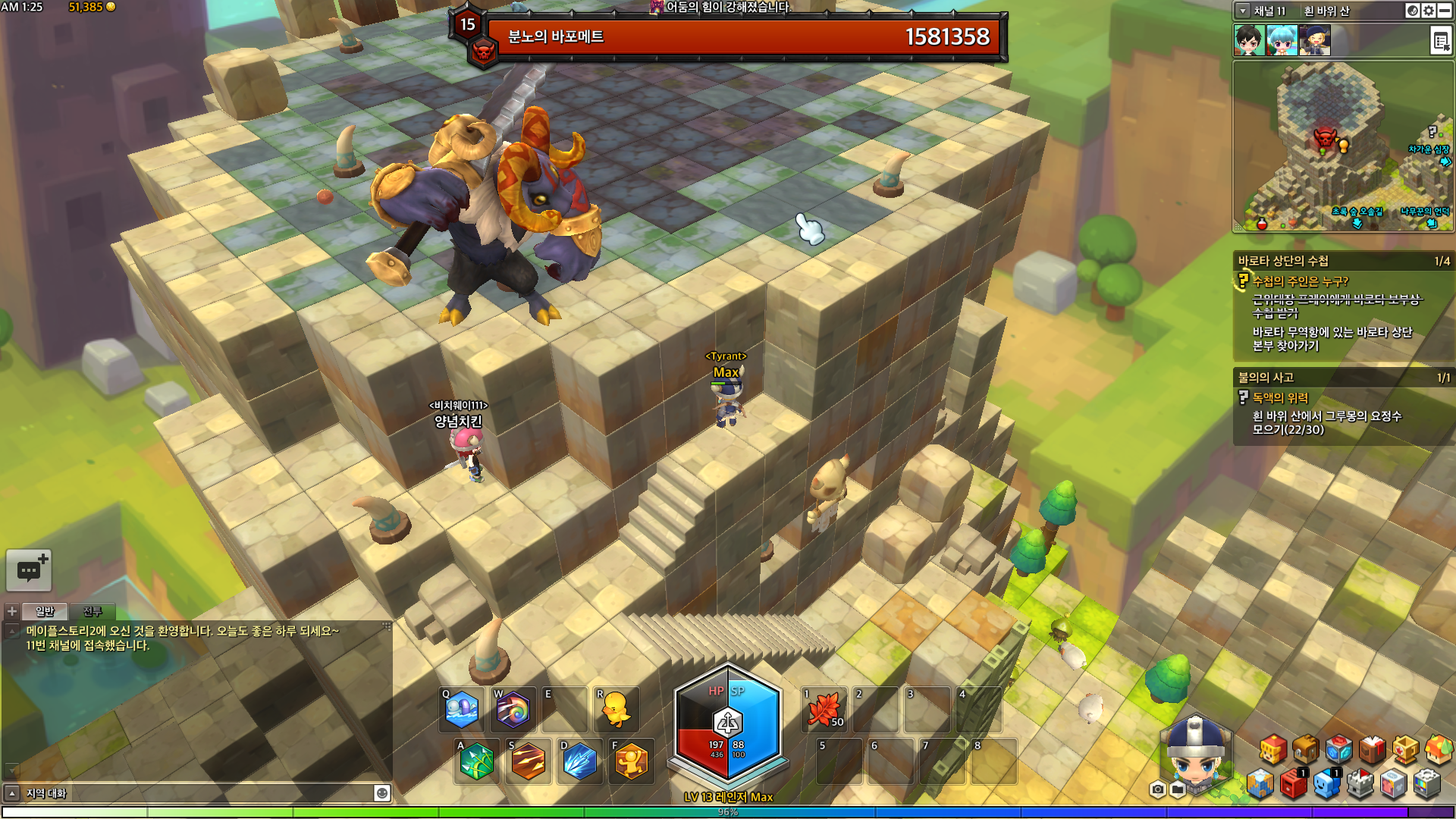Click the 지역 대화 chat input field
Screen dimensions: 1456x819
(197, 793)
